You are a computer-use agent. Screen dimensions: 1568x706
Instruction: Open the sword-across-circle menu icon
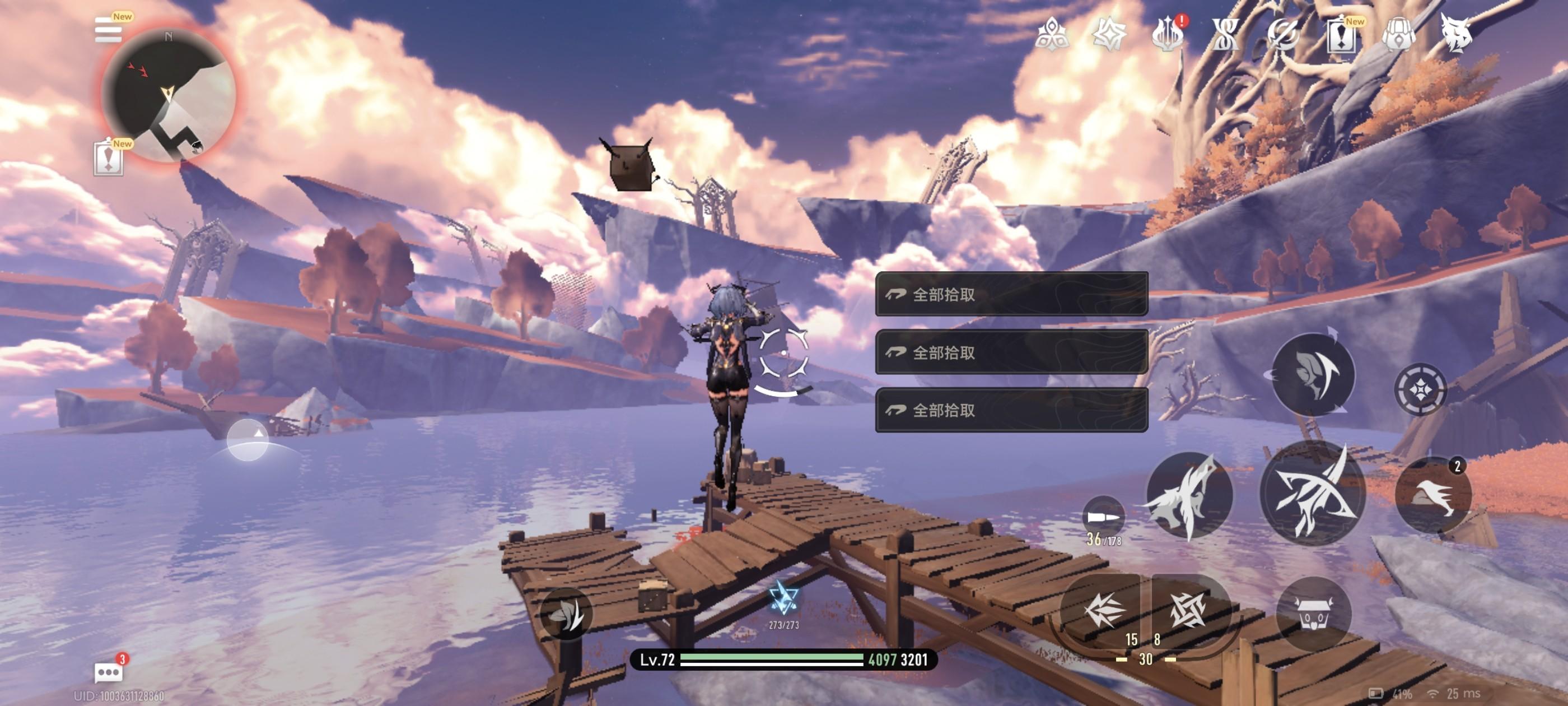tap(1282, 35)
